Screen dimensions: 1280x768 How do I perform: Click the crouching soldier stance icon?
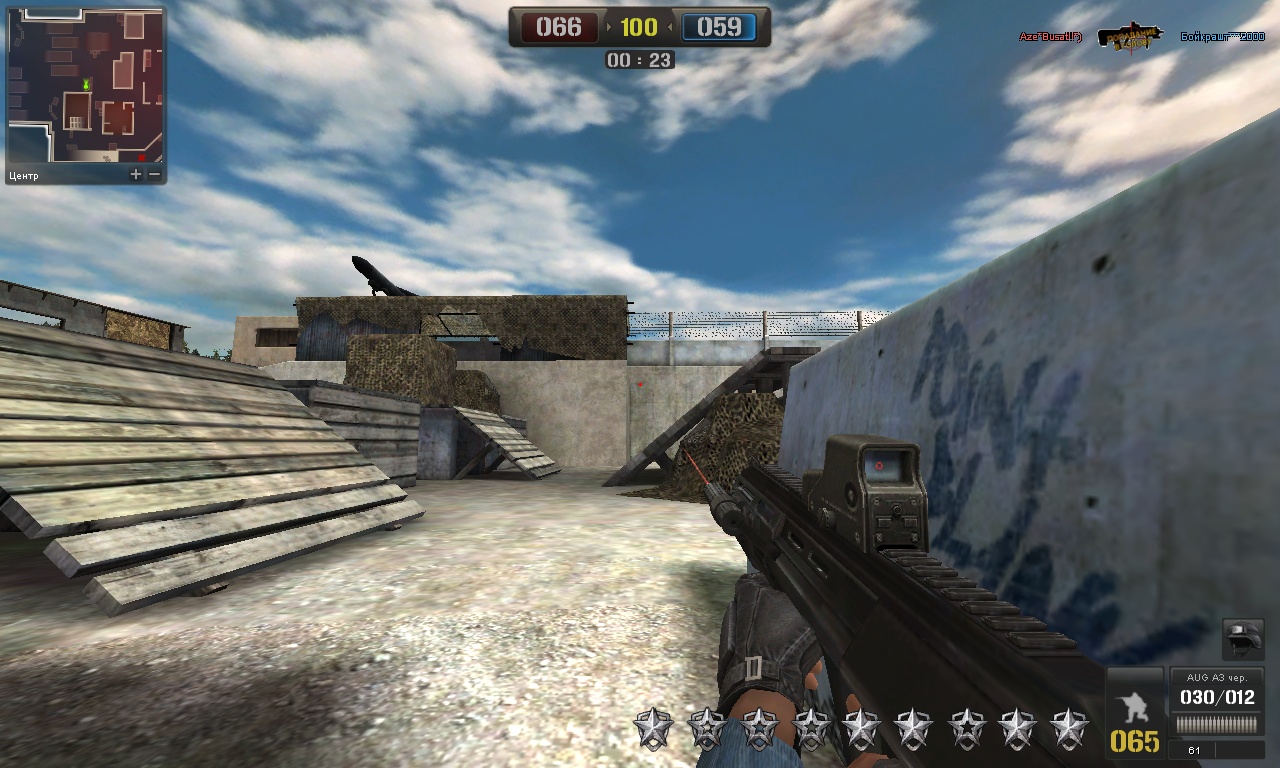(x=1135, y=703)
